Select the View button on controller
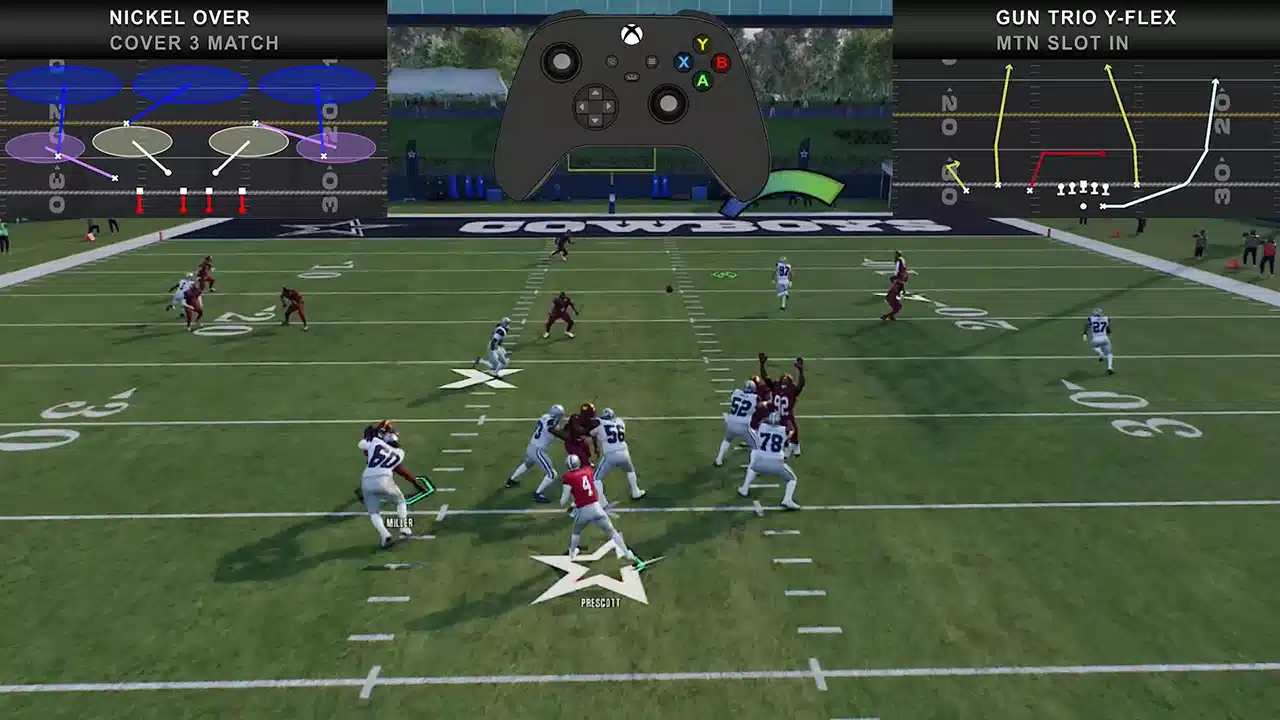The image size is (1280, 720). pos(612,62)
